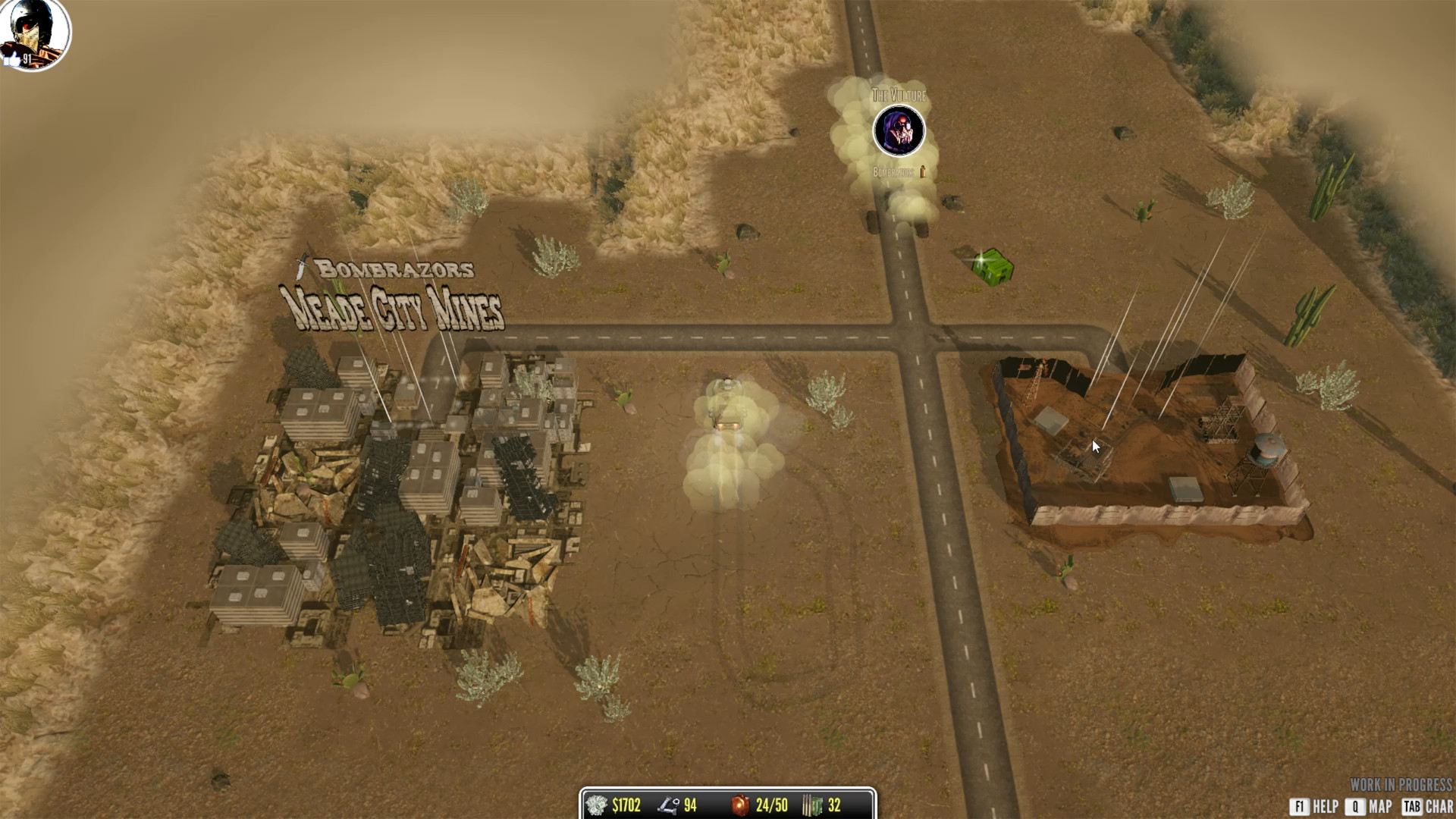Open the player character portrait
The width and height of the screenshot is (1456, 819).
click(34, 33)
